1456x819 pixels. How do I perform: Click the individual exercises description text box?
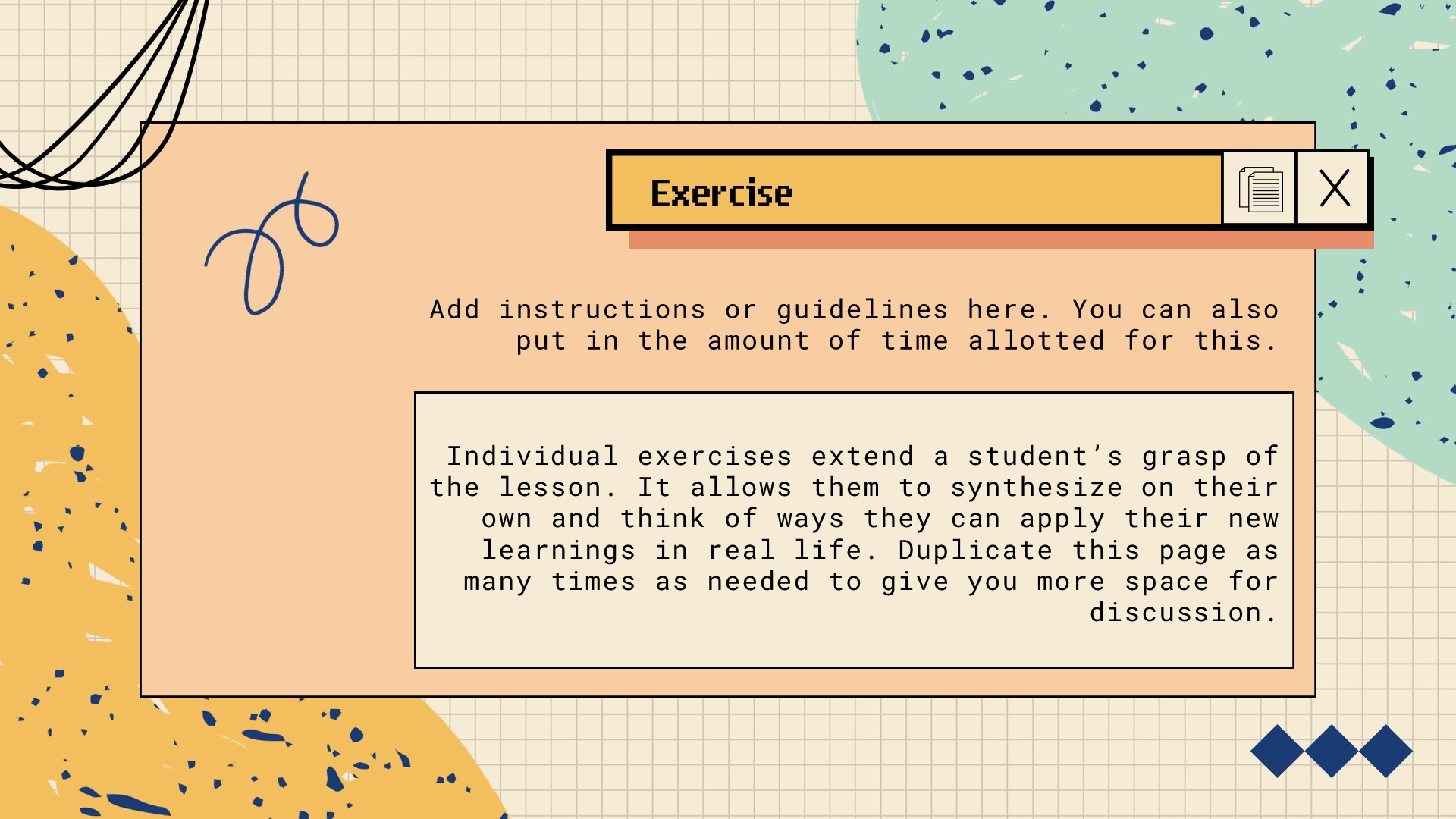[x=854, y=530]
